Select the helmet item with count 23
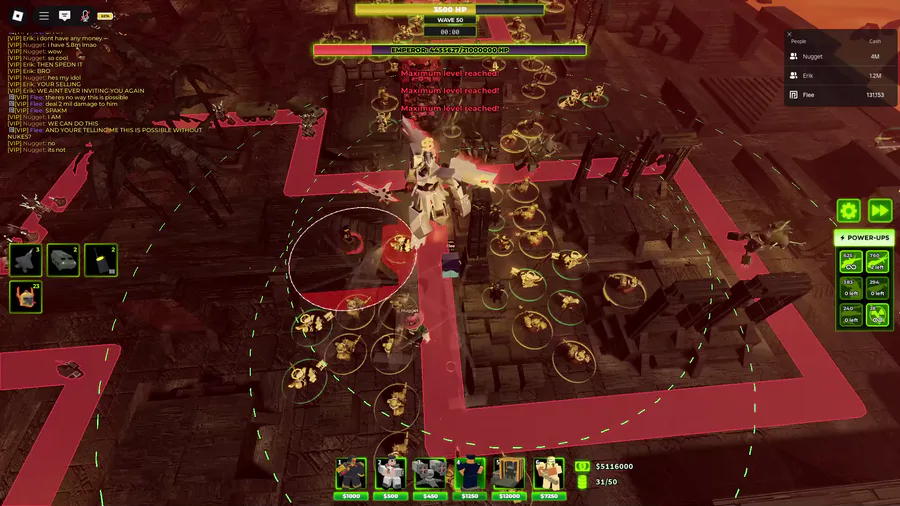 point(25,296)
